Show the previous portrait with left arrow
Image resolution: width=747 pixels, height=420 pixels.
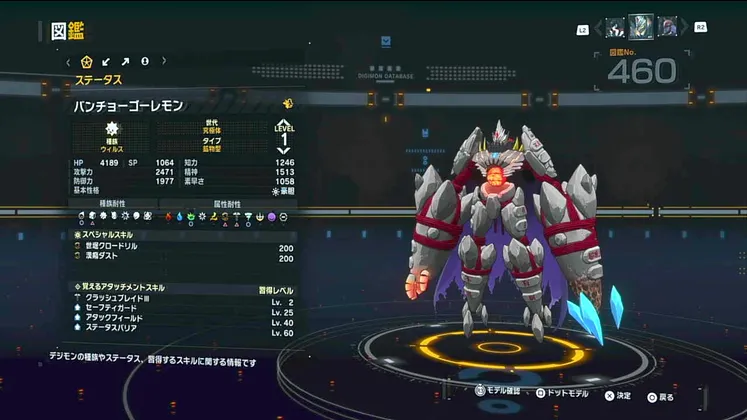(x=597, y=28)
